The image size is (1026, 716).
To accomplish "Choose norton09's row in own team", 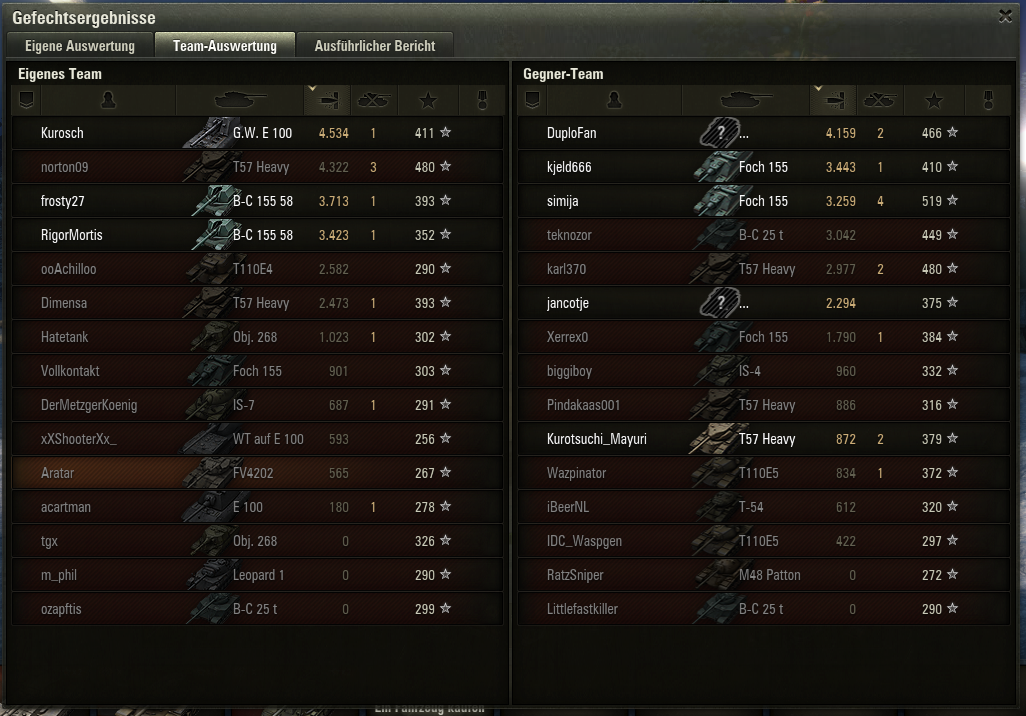I will [64, 167].
